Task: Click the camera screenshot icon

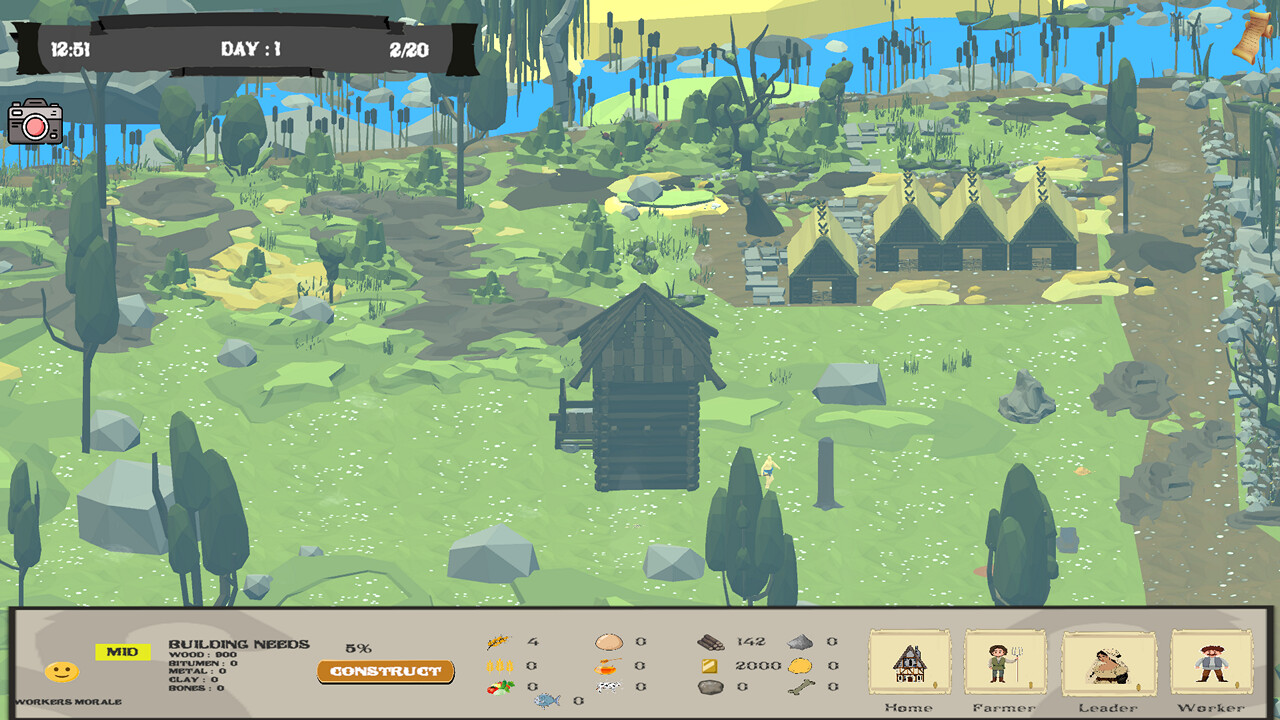Action: click(37, 124)
